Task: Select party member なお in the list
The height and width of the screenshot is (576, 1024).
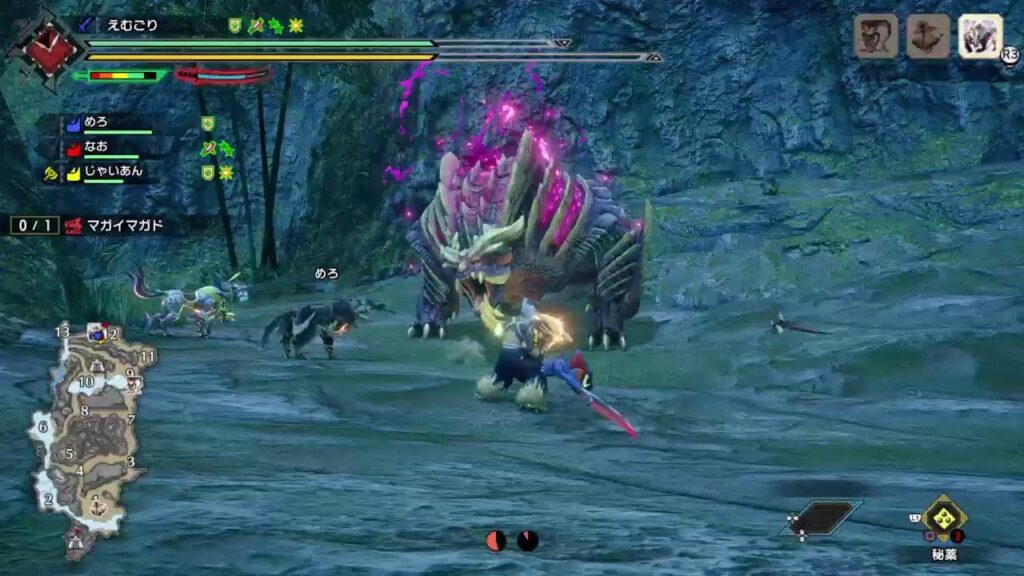Action: (x=97, y=147)
